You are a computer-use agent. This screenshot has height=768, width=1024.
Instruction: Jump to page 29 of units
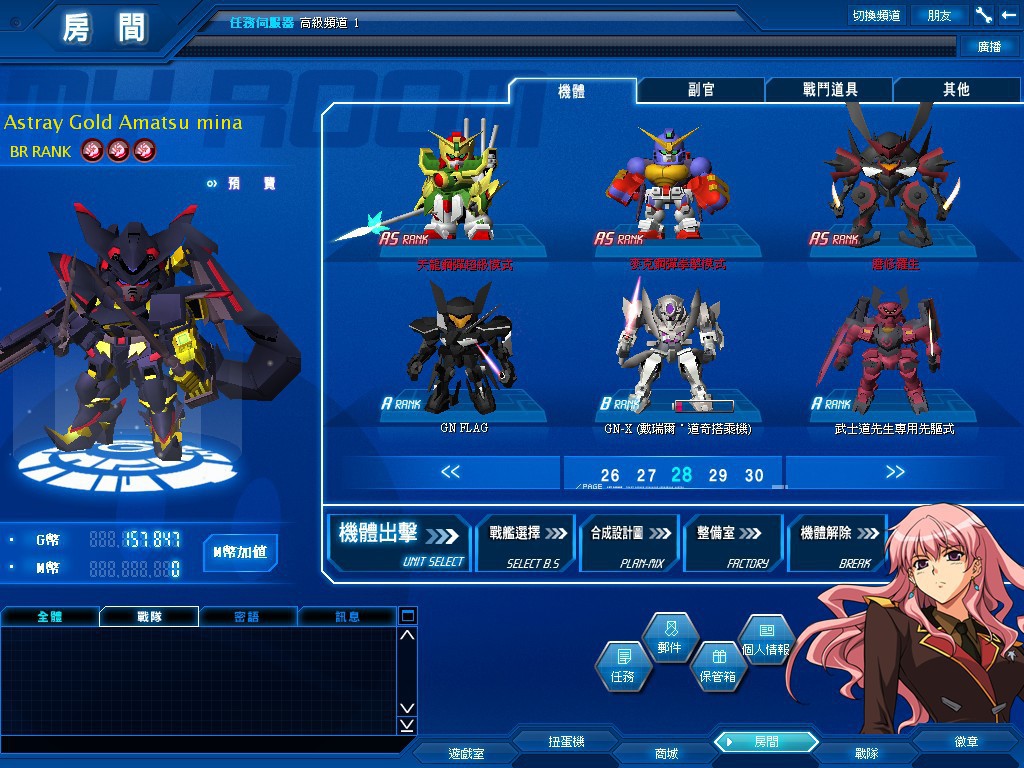pos(718,476)
